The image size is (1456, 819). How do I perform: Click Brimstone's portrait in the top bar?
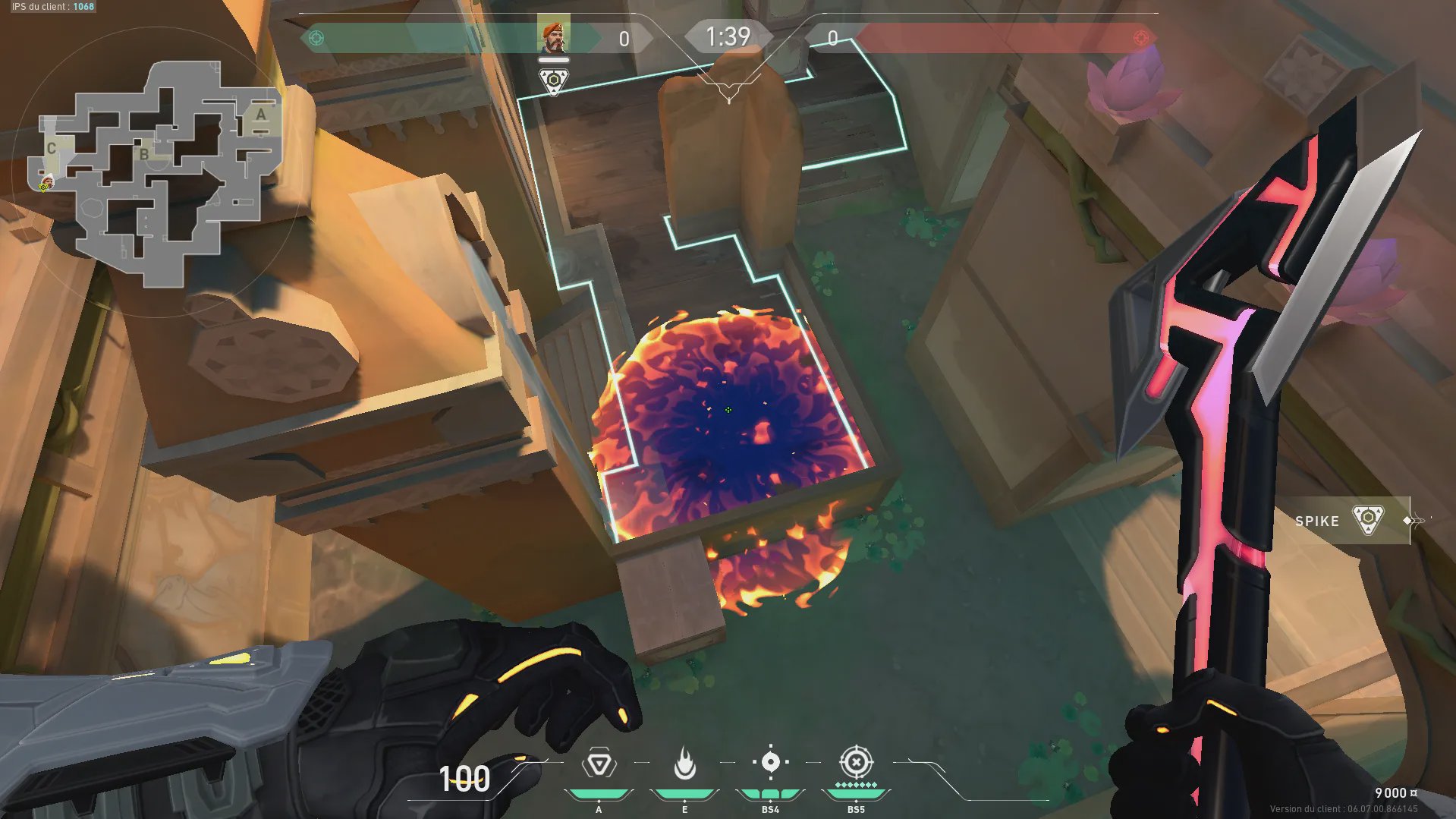pyautogui.click(x=553, y=35)
